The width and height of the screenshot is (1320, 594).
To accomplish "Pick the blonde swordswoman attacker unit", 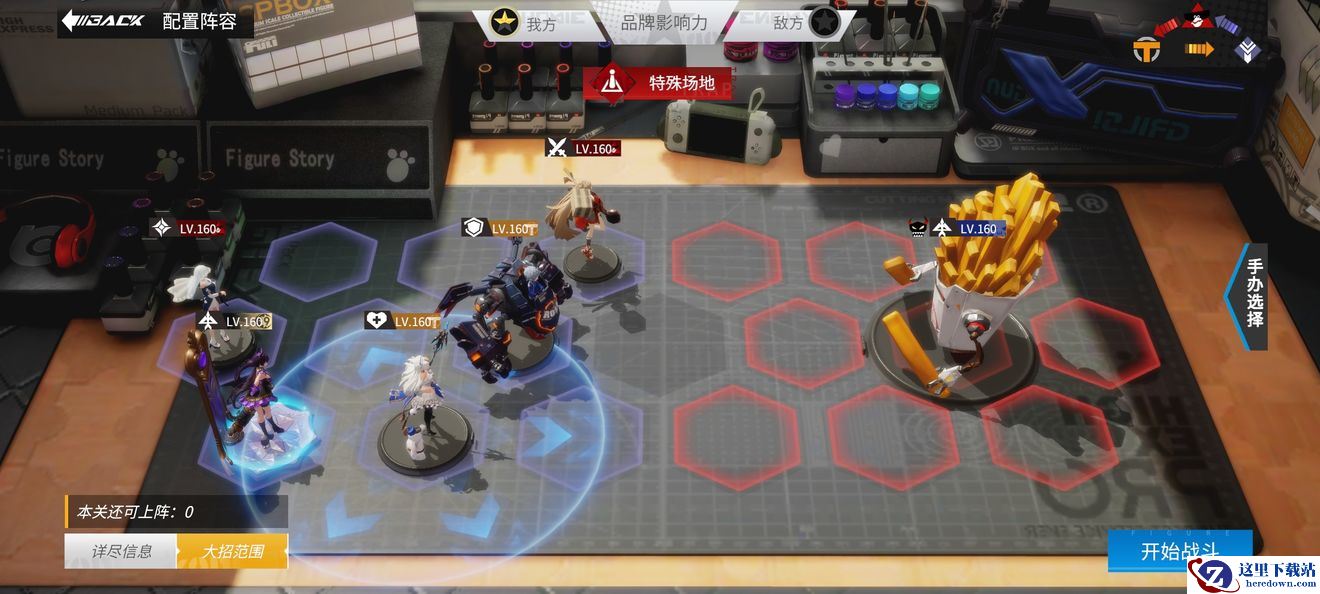I will tap(584, 225).
